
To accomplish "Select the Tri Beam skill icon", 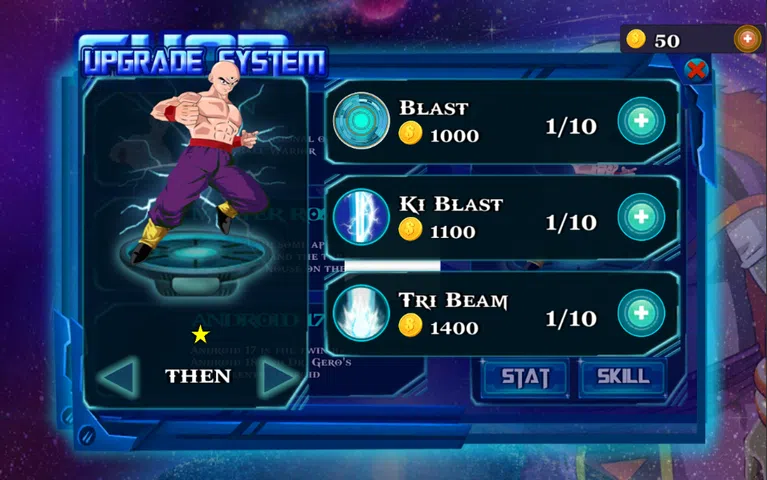I will coord(361,314).
